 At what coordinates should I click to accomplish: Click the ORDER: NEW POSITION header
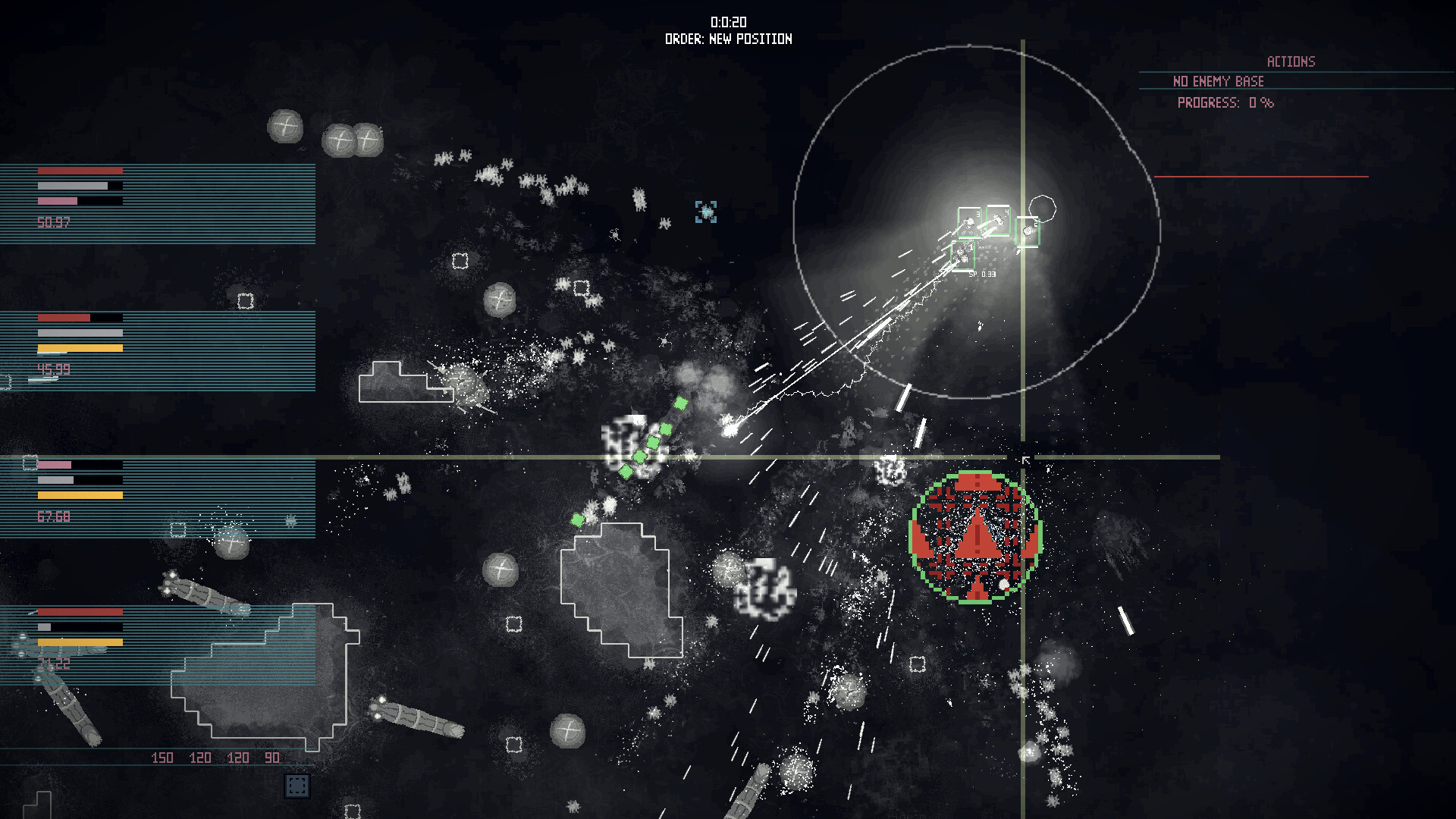[x=726, y=39]
